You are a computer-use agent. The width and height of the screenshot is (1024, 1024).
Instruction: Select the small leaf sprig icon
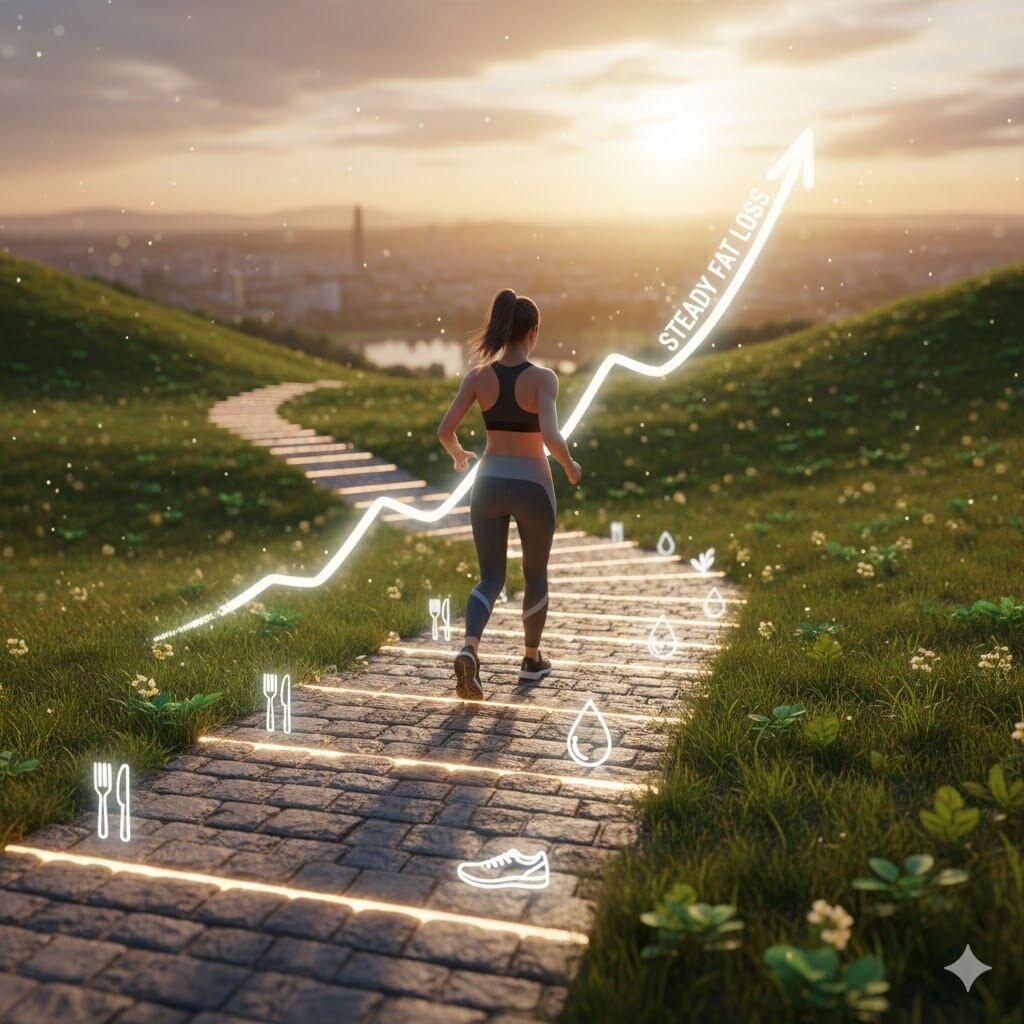[x=703, y=560]
